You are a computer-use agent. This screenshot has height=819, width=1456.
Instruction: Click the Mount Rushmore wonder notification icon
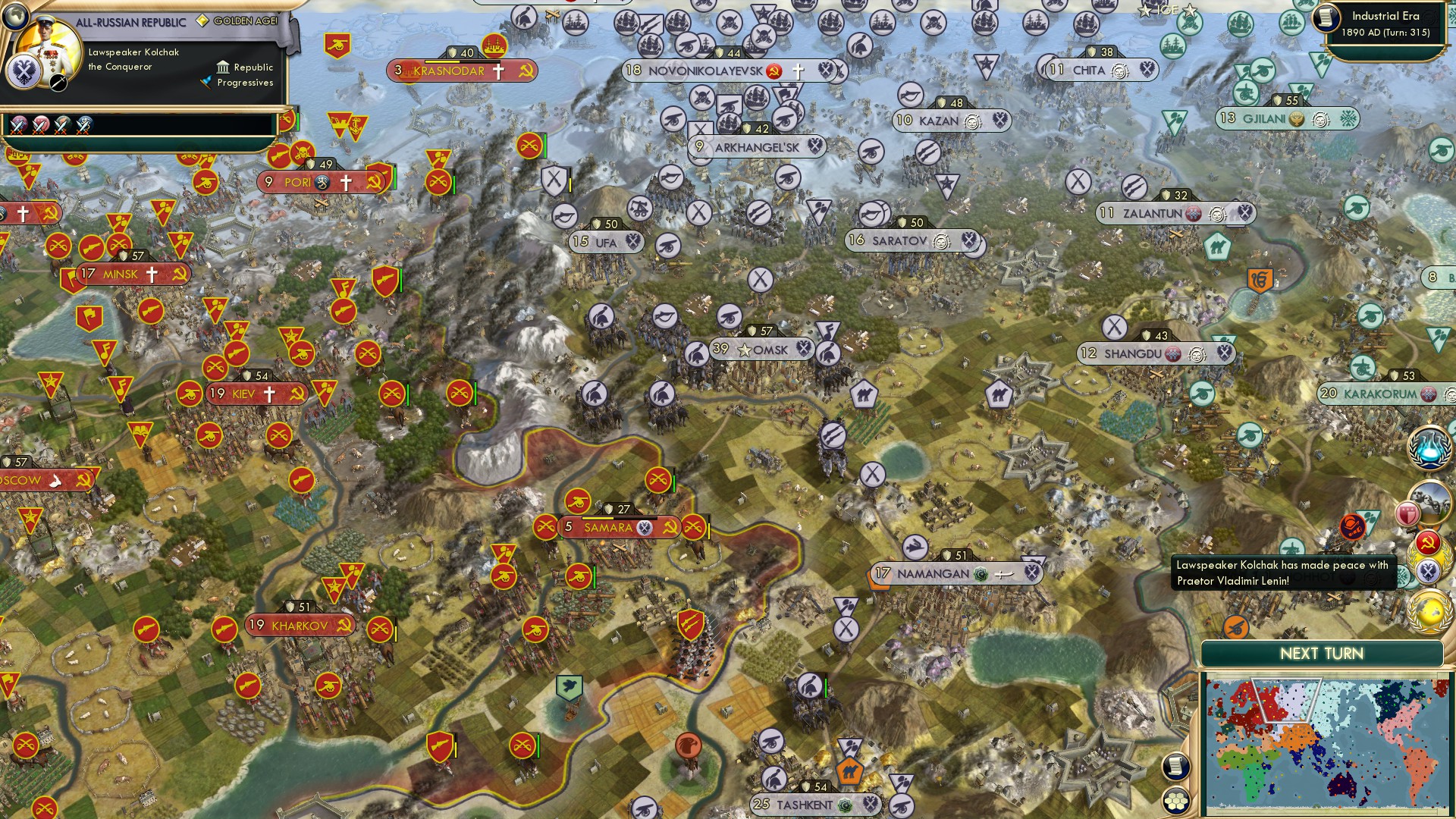coord(1432,502)
